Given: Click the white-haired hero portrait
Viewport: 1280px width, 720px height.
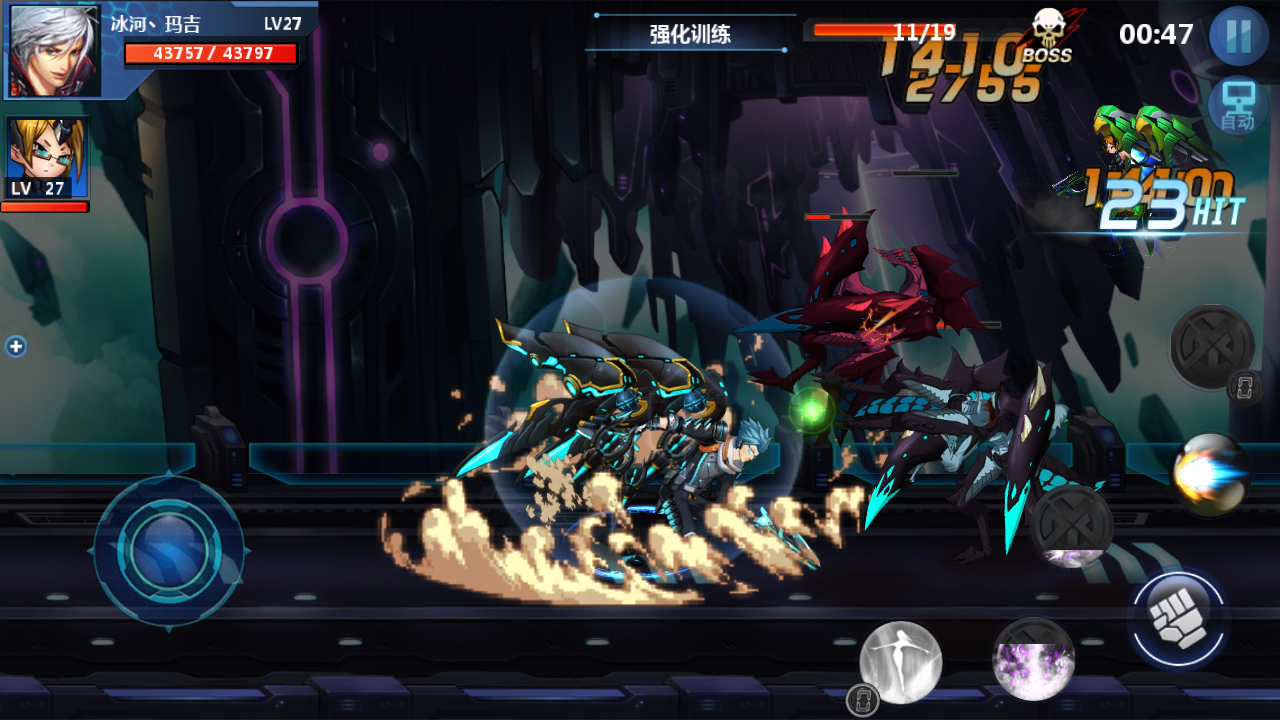Looking at the screenshot, I should click(55, 50).
